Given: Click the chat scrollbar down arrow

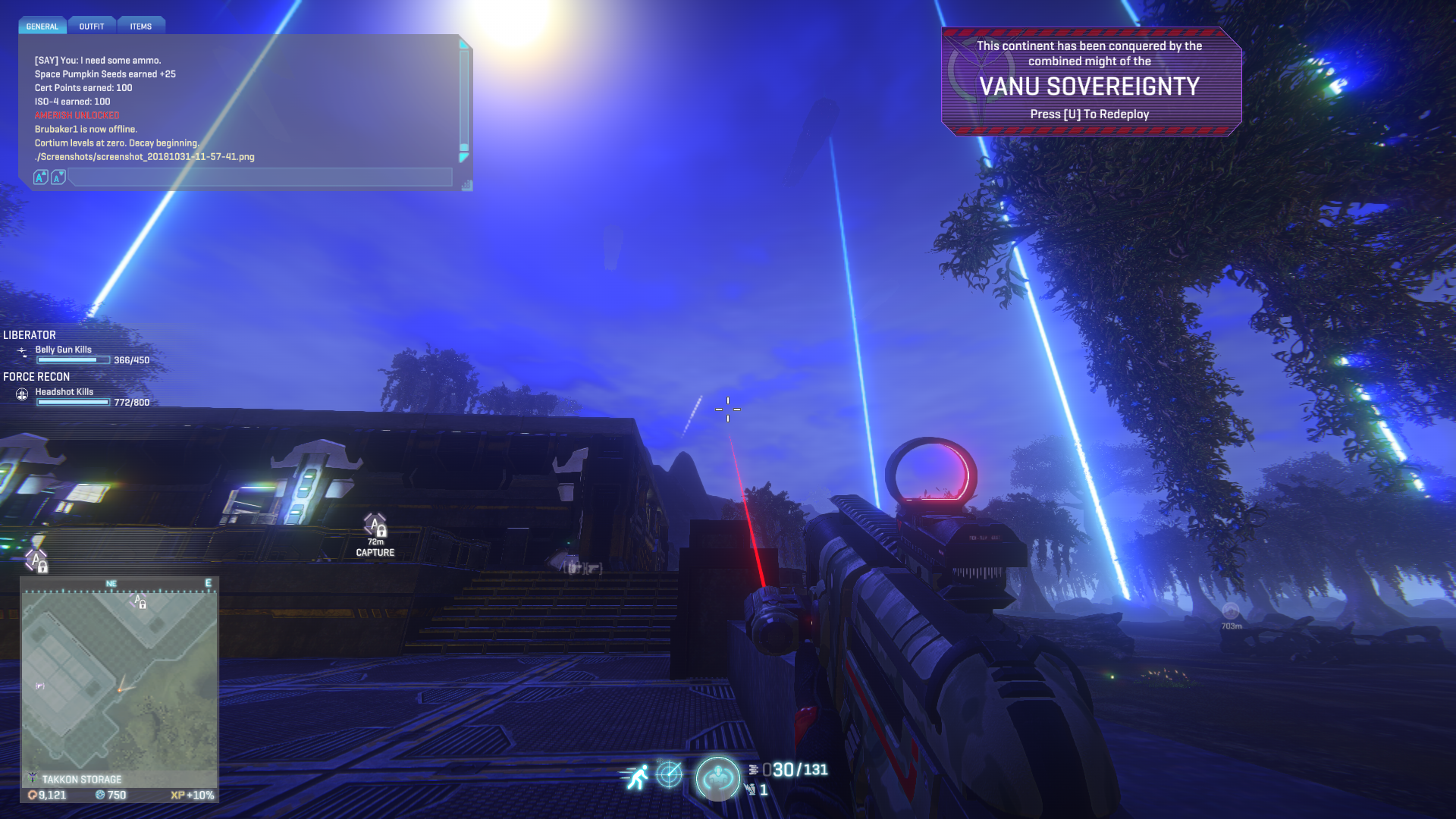Looking at the screenshot, I should click(x=464, y=158).
